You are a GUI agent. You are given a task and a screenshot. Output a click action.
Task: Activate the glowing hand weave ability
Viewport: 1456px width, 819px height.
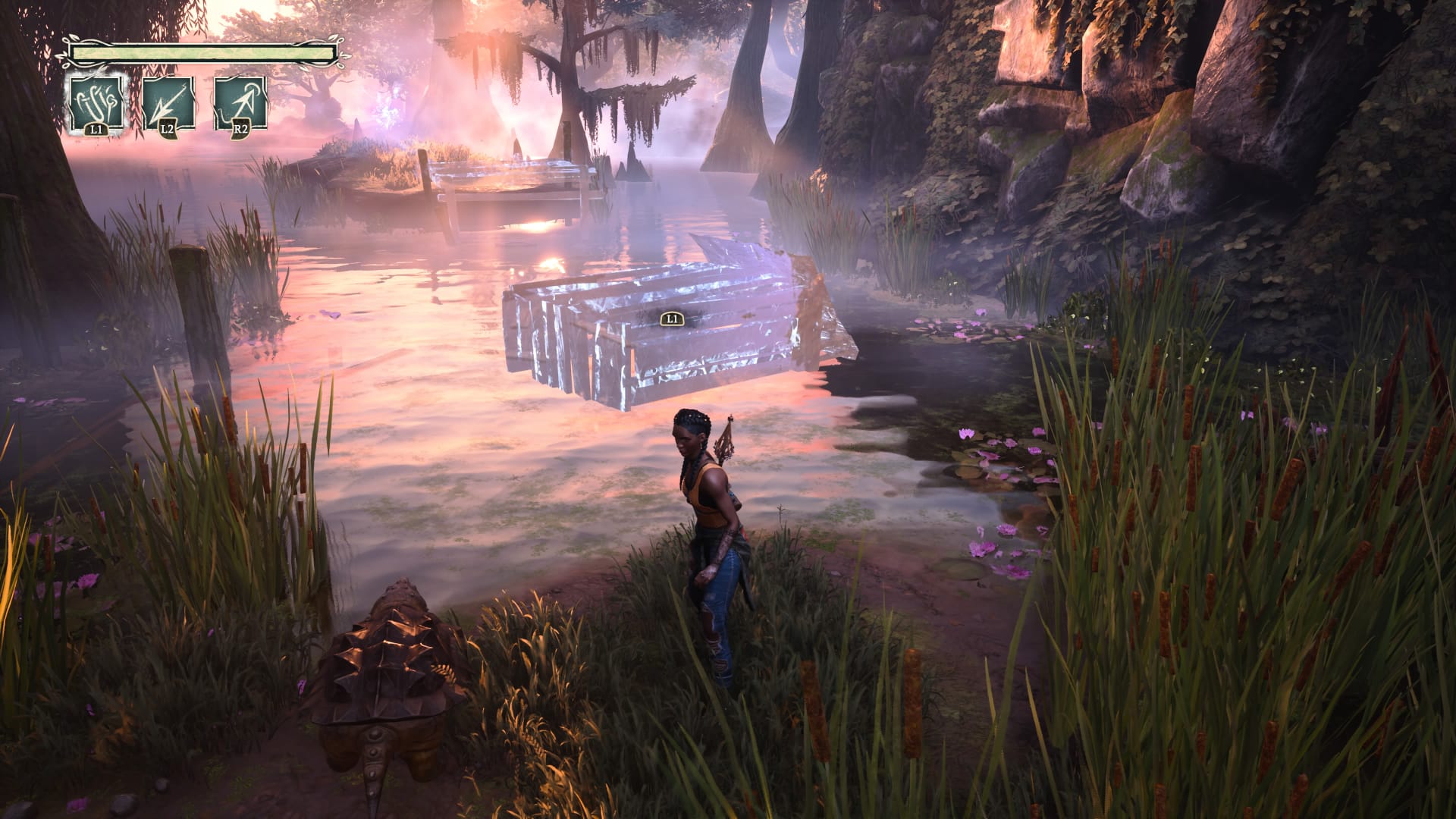coord(96,103)
